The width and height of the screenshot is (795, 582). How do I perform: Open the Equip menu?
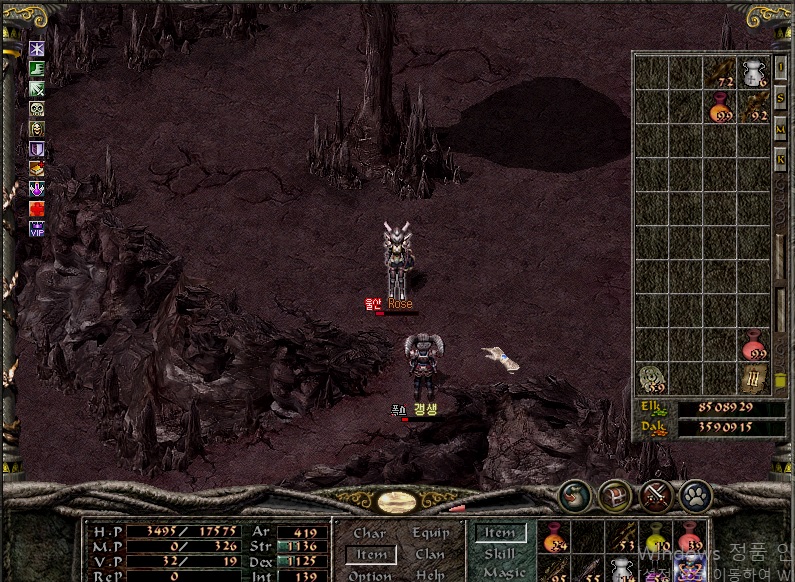(x=430, y=533)
